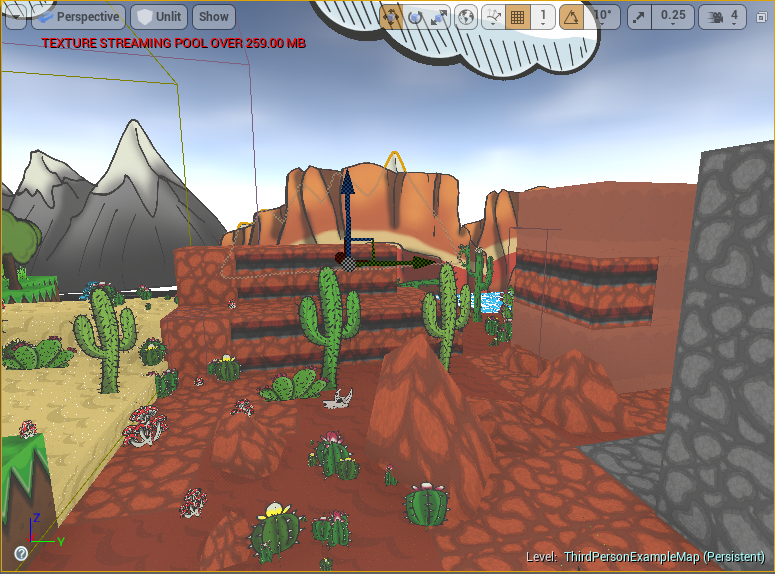Viewport: 775px width, 574px height.
Task: Open the 0.25 scale snap value
Action: (673, 17)
